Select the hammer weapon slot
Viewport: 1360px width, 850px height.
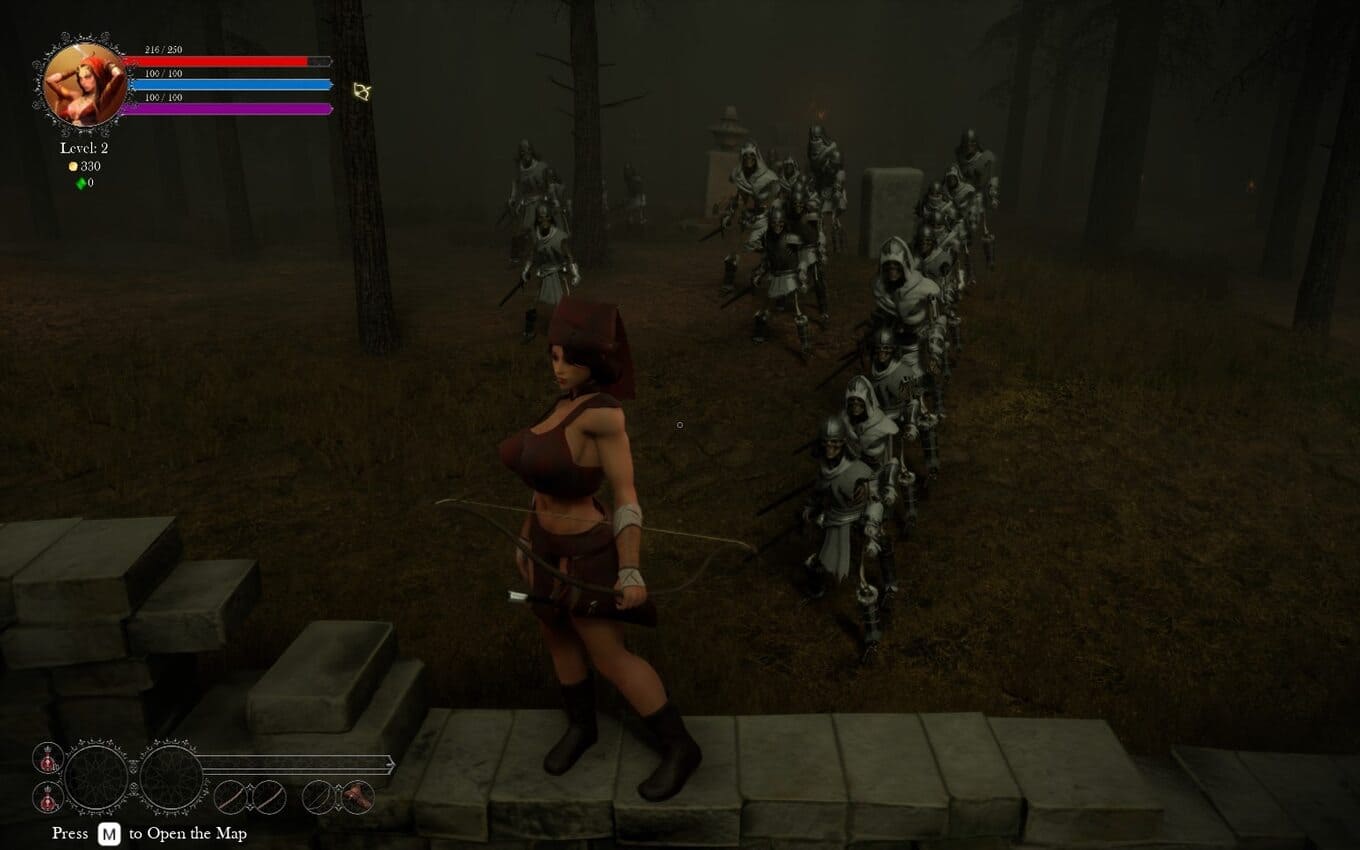(357, 797)
